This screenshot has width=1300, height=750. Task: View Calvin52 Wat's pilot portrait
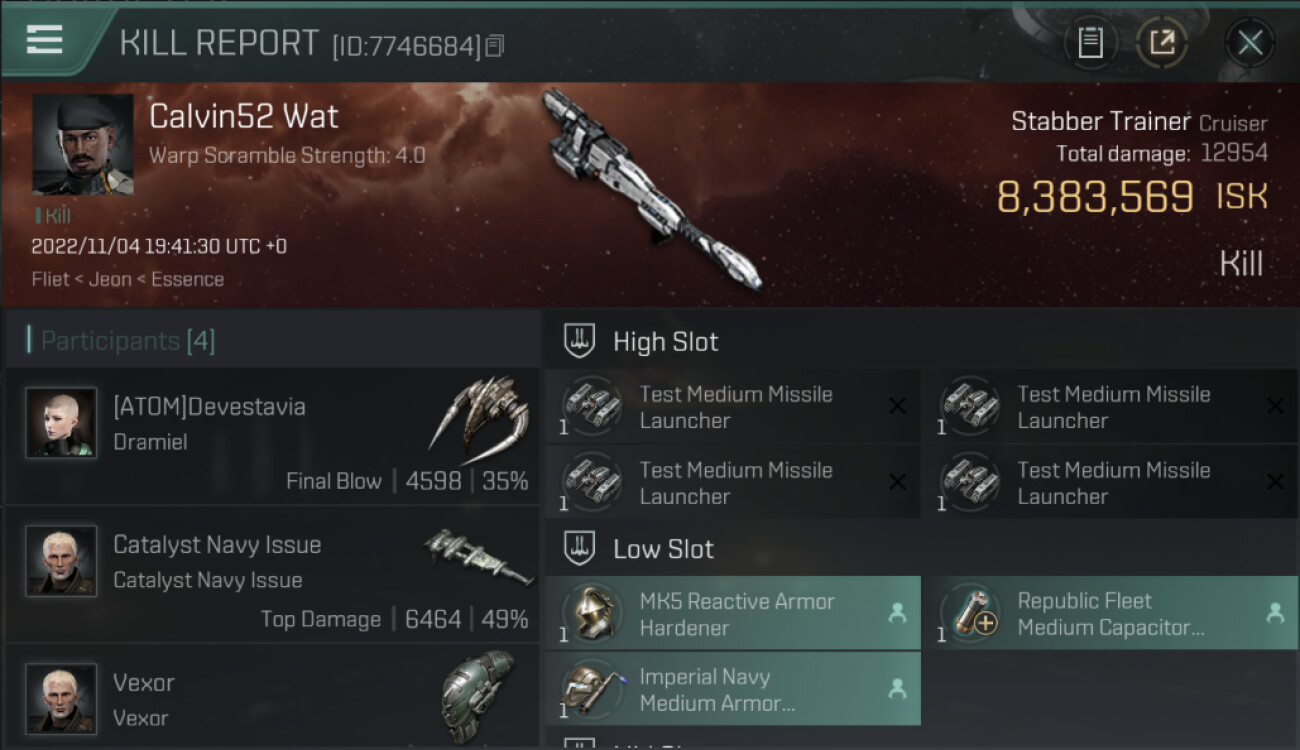click(82, 145)
